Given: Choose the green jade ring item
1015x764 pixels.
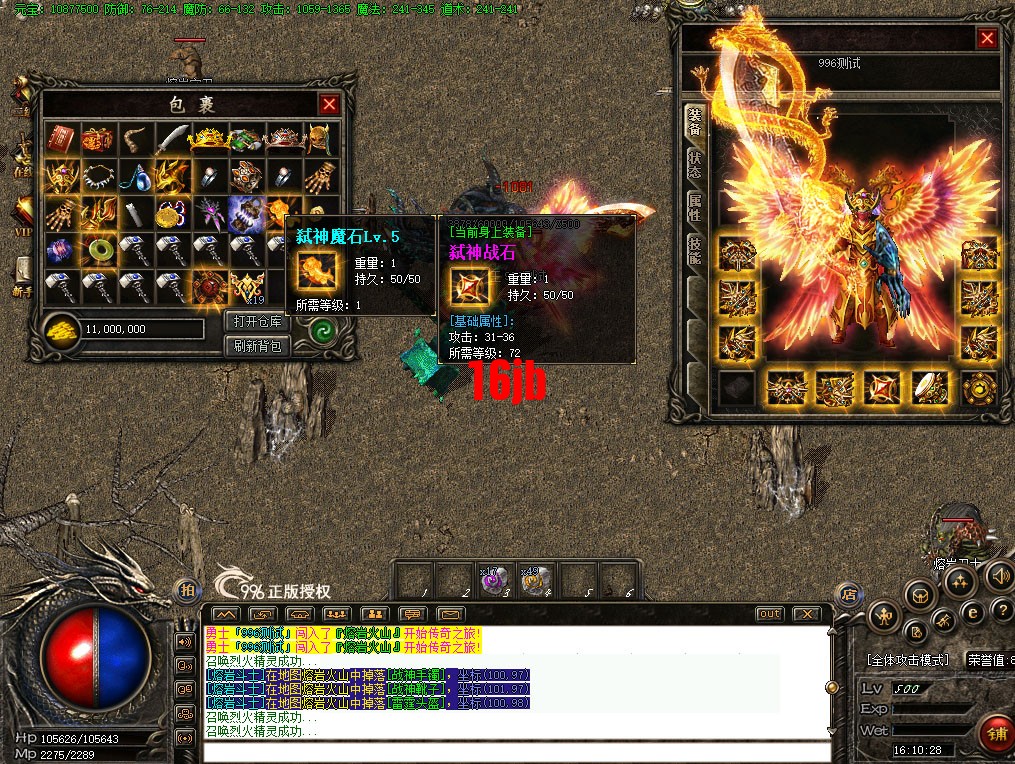Looking at the screenshot, I should click(x=99, y=250).
